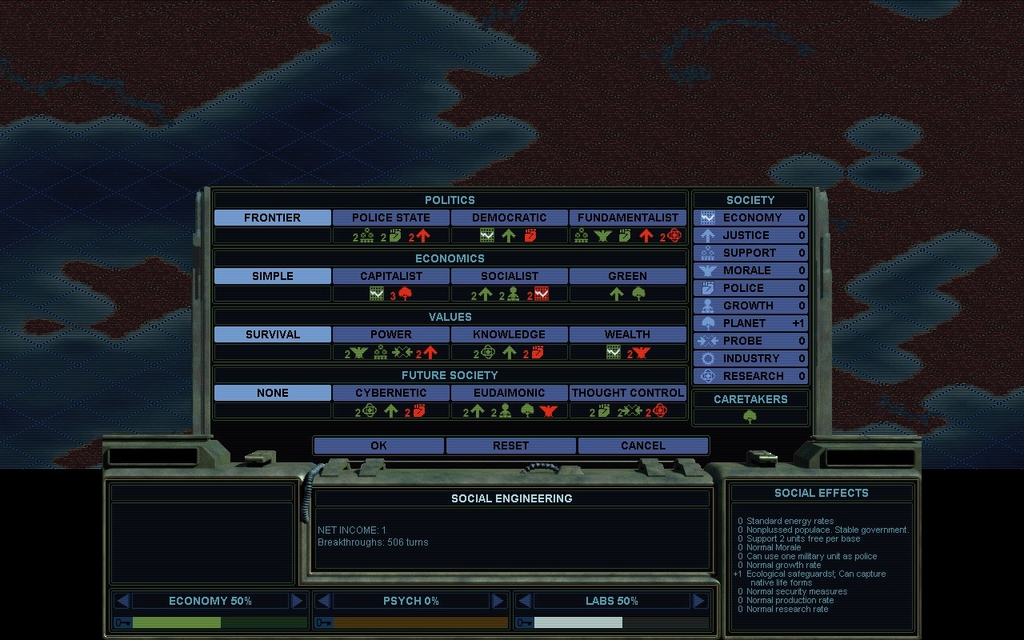Select Wealth values
The width and height of the screenshot is (1024, 640).
pyautogui.click(x=627, y=334)
